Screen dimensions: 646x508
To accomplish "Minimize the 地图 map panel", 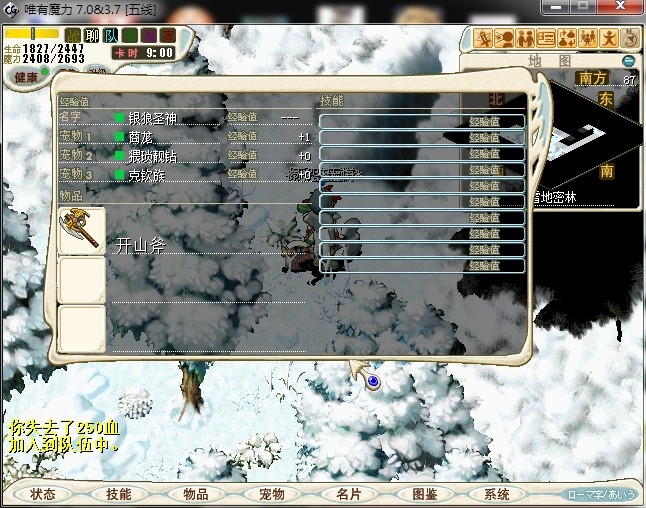I will pyautogui.click(x=628, y=61).
